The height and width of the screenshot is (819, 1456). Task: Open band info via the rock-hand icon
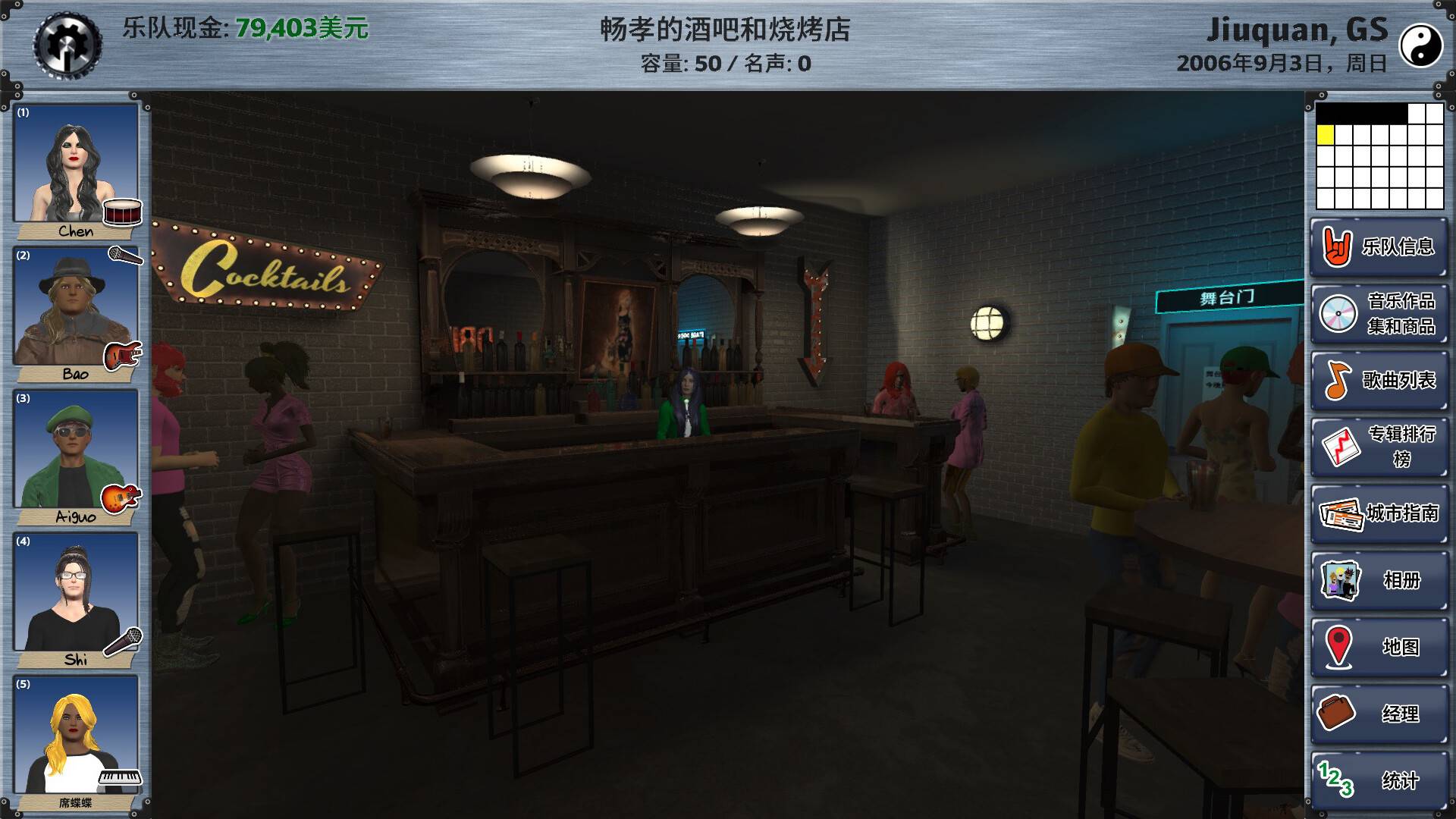point(1338,248)
